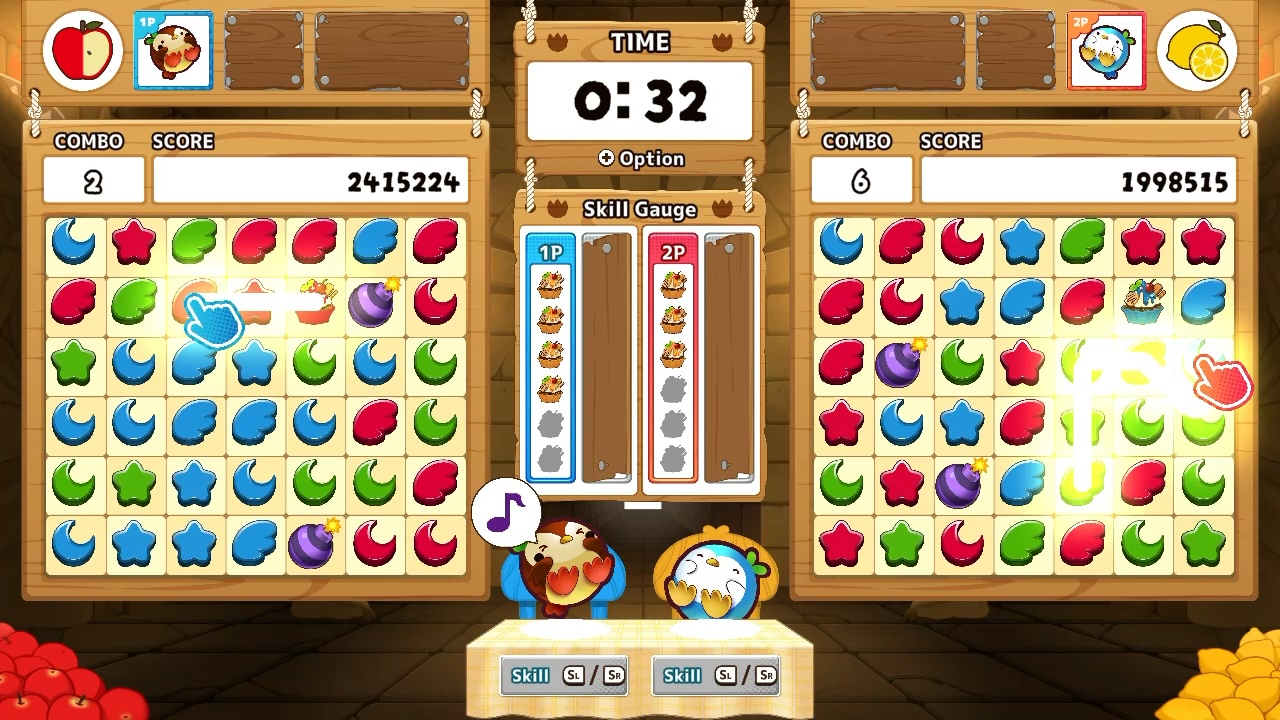This screenshot has height=720, width=1280.
Task: Click the 2P combo counter
Action: 861,181
